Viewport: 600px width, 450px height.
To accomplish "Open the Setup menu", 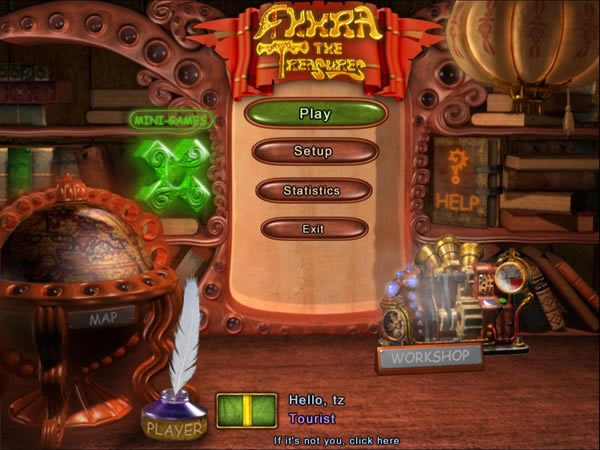I will click(x=314, y=151).
